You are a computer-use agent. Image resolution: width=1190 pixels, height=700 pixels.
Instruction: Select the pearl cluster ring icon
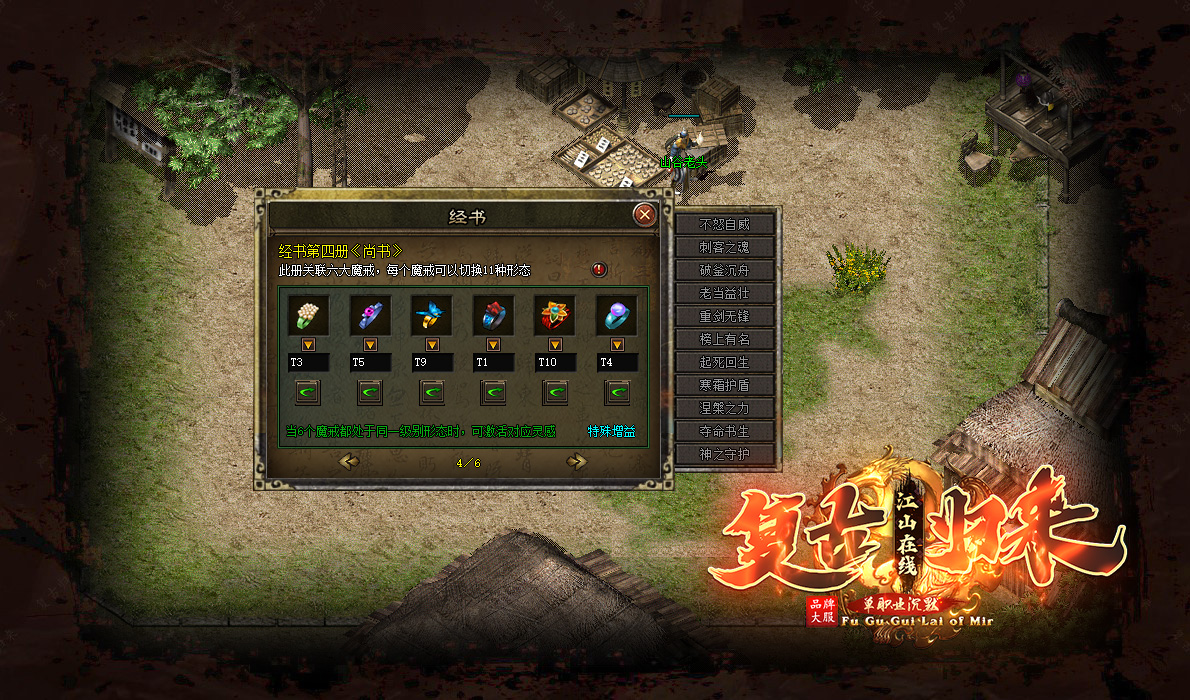307,315
